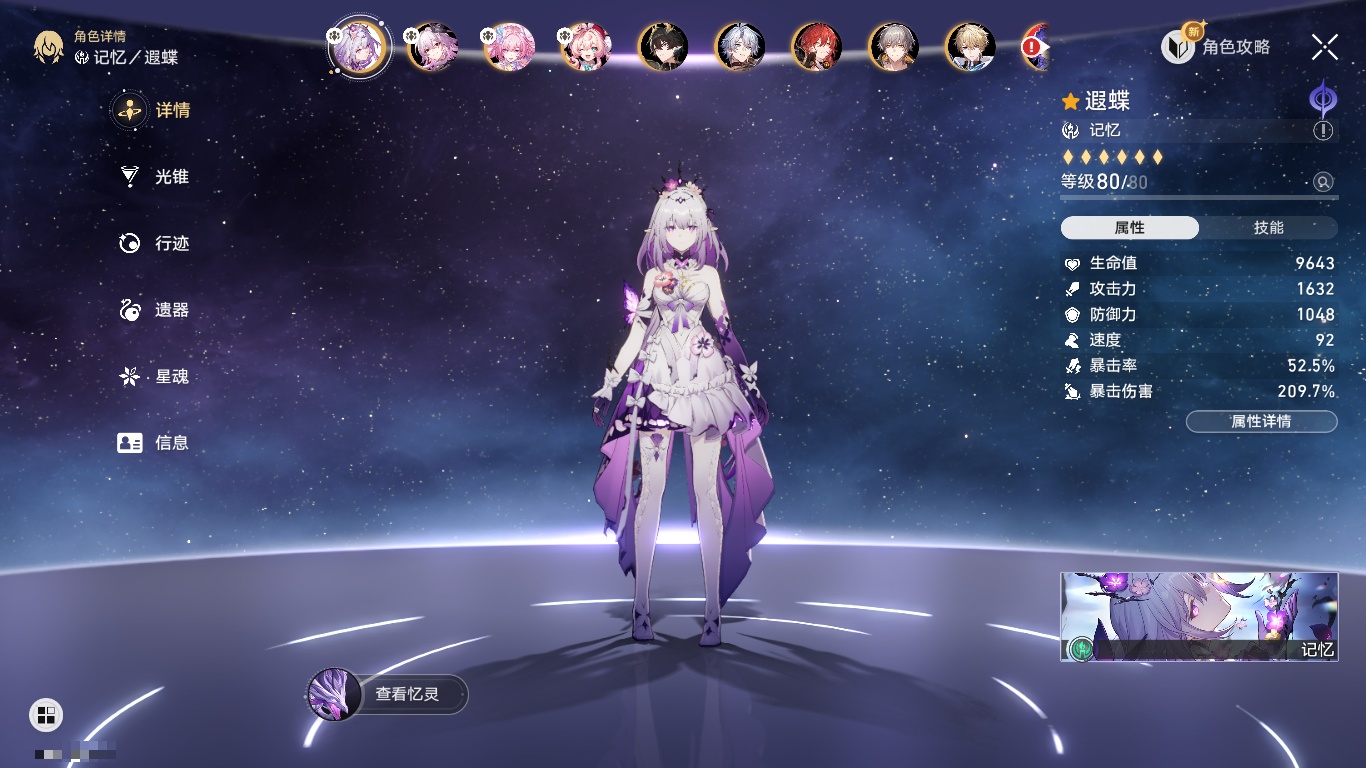Pick the blonde-haired character portrait
Viewport: 1366px width, 768px height.
970,47
